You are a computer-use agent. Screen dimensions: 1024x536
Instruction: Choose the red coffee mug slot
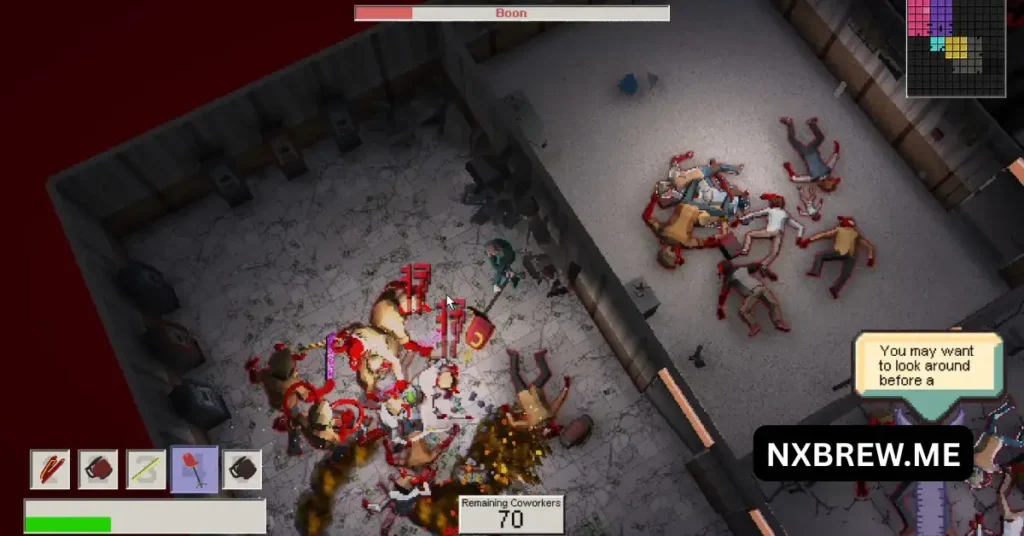[98, 469]
